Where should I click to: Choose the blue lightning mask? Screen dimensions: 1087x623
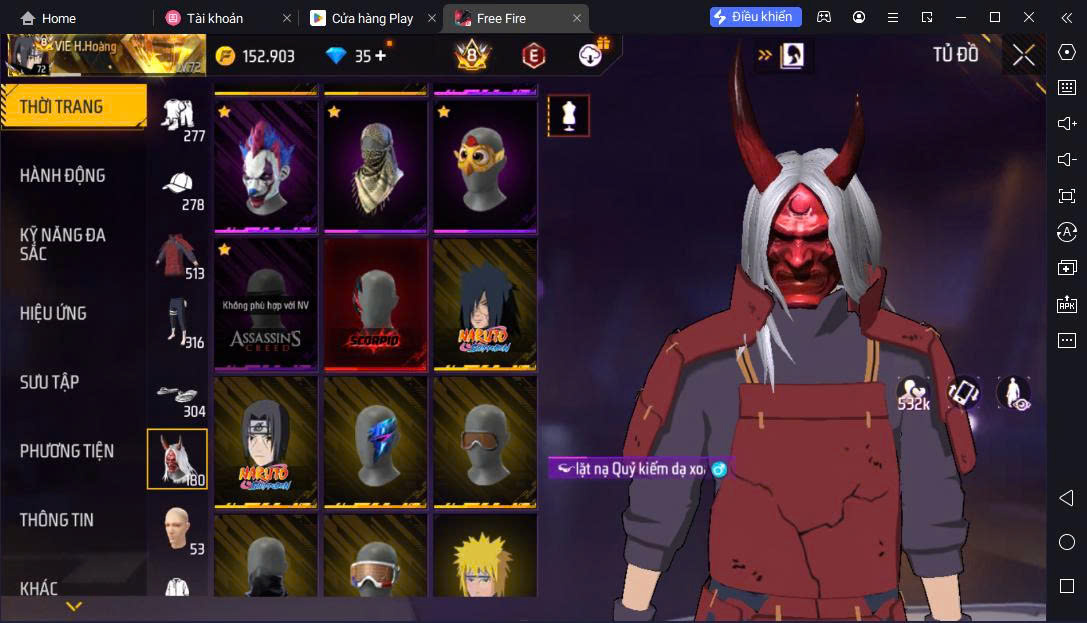(375, 442)
